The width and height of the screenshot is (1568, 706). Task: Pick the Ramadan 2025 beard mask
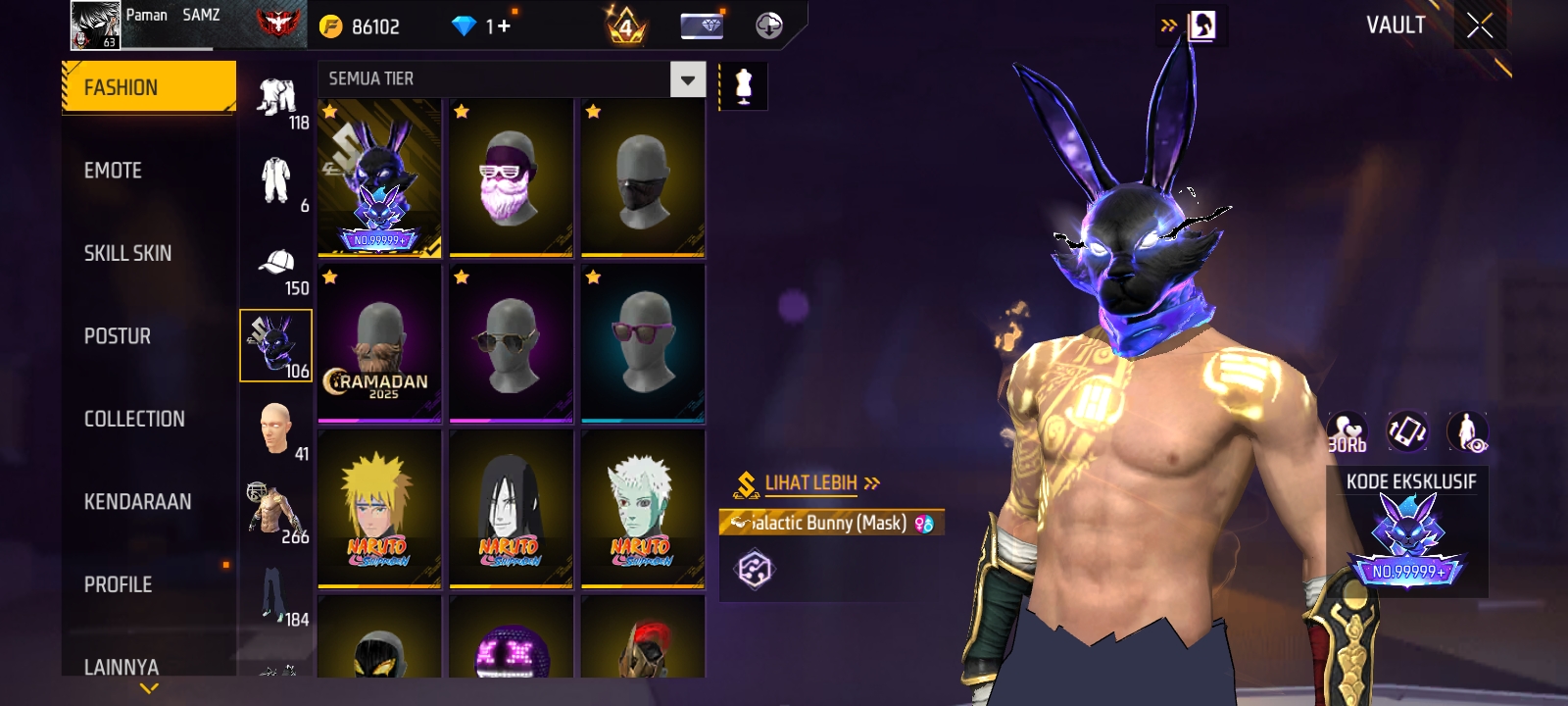379,344
